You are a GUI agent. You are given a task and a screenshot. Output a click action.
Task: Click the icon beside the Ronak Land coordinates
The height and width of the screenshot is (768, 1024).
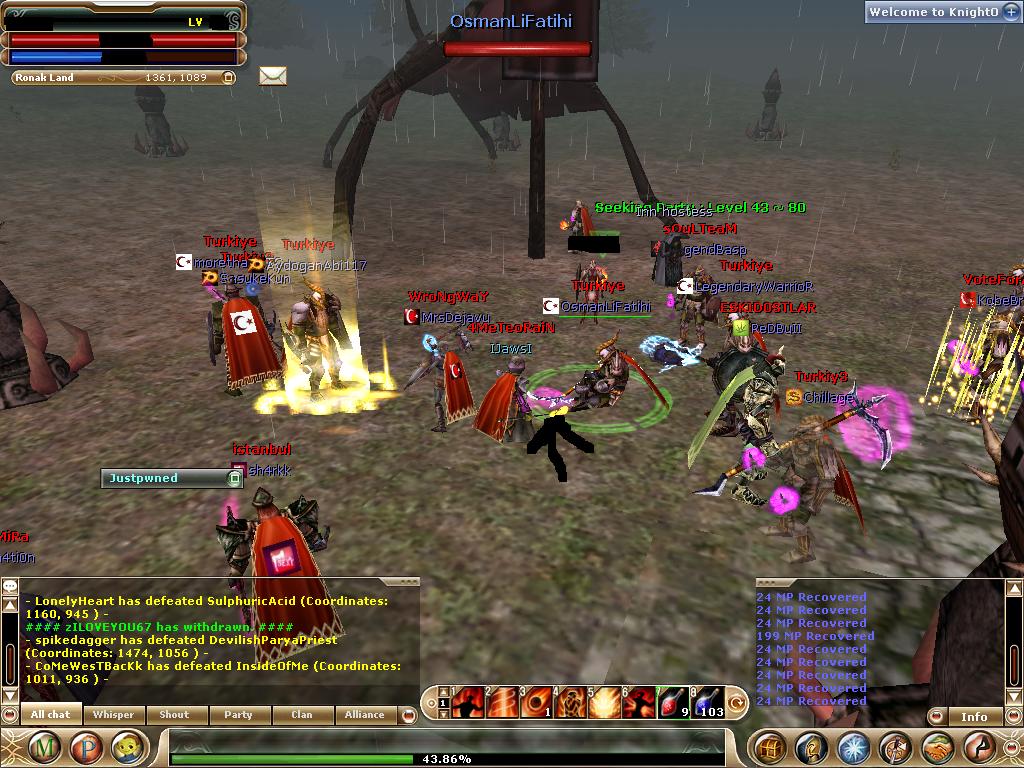point(228,77)
